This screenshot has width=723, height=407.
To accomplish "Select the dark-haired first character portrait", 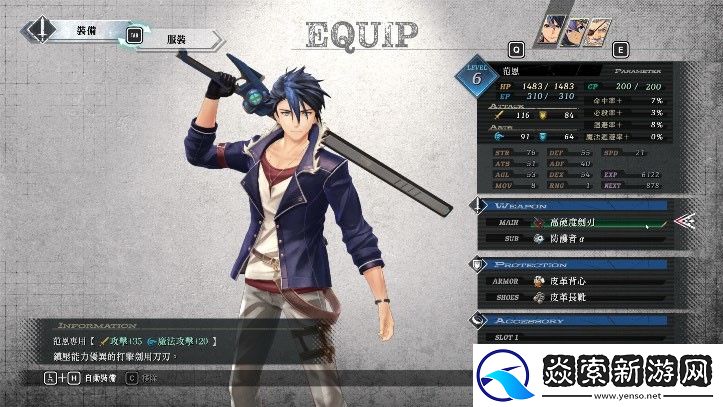I will point(550,25).
